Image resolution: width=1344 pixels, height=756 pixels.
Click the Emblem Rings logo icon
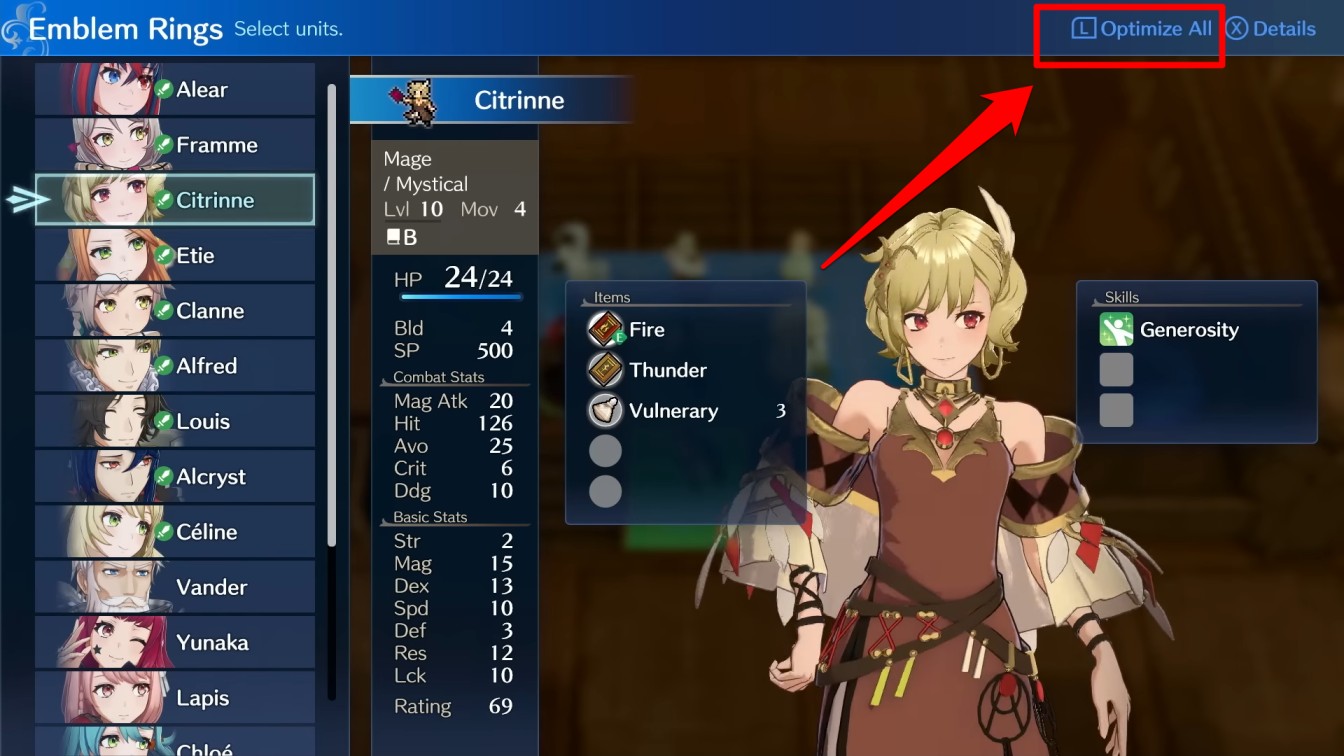click(18, 26)
